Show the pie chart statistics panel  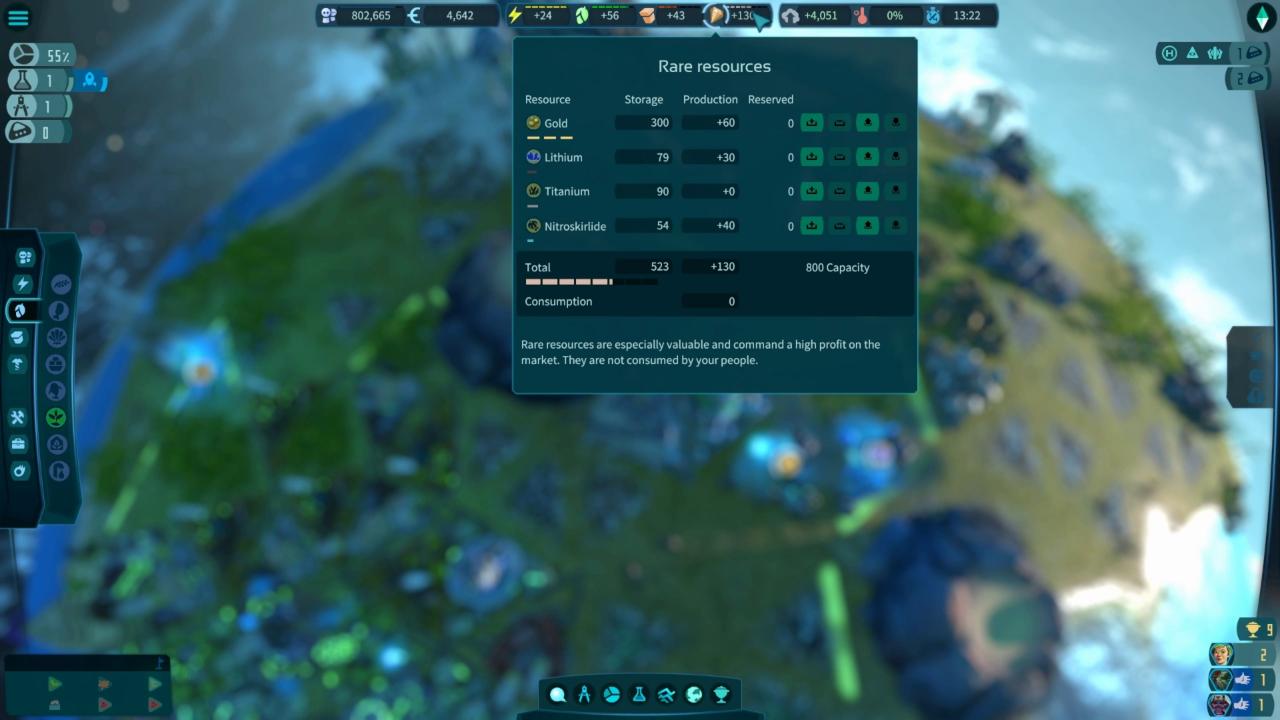pos(612,695)
